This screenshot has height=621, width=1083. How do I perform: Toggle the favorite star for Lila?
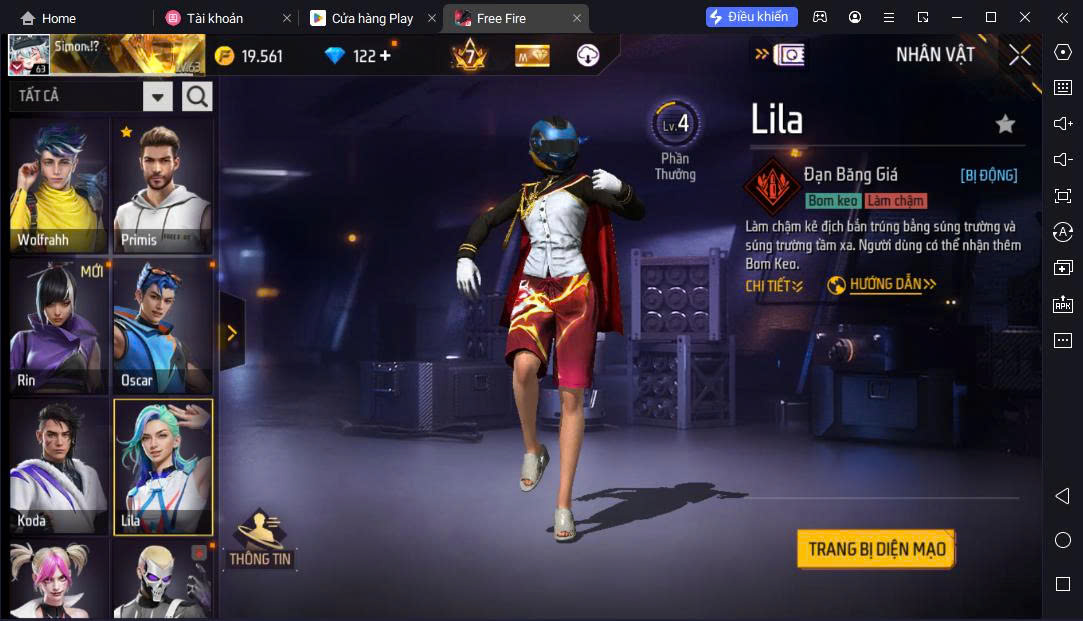coord(1005,124)
